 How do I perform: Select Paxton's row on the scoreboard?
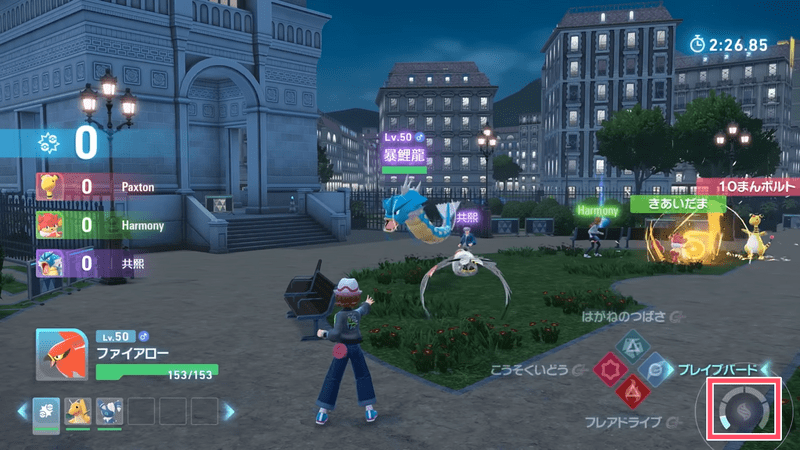pos(100,187)
